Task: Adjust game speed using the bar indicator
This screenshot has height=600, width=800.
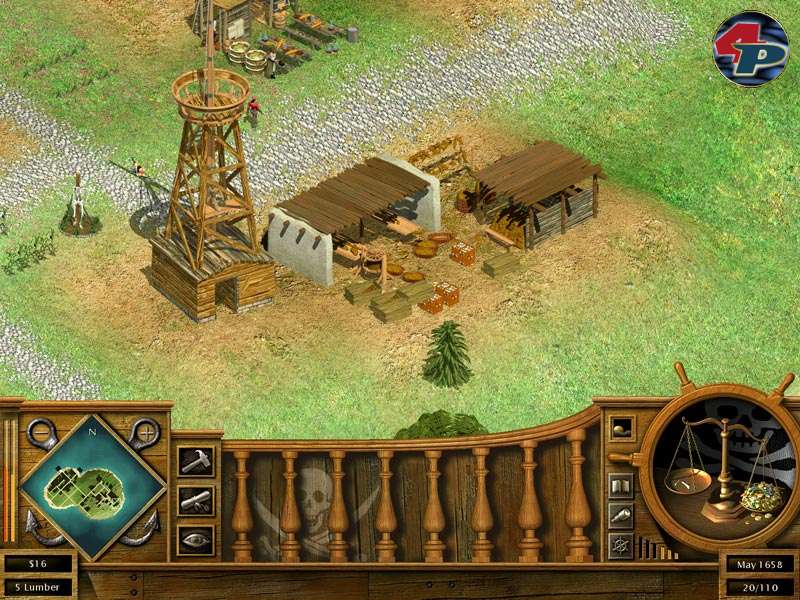Action: 656,549
